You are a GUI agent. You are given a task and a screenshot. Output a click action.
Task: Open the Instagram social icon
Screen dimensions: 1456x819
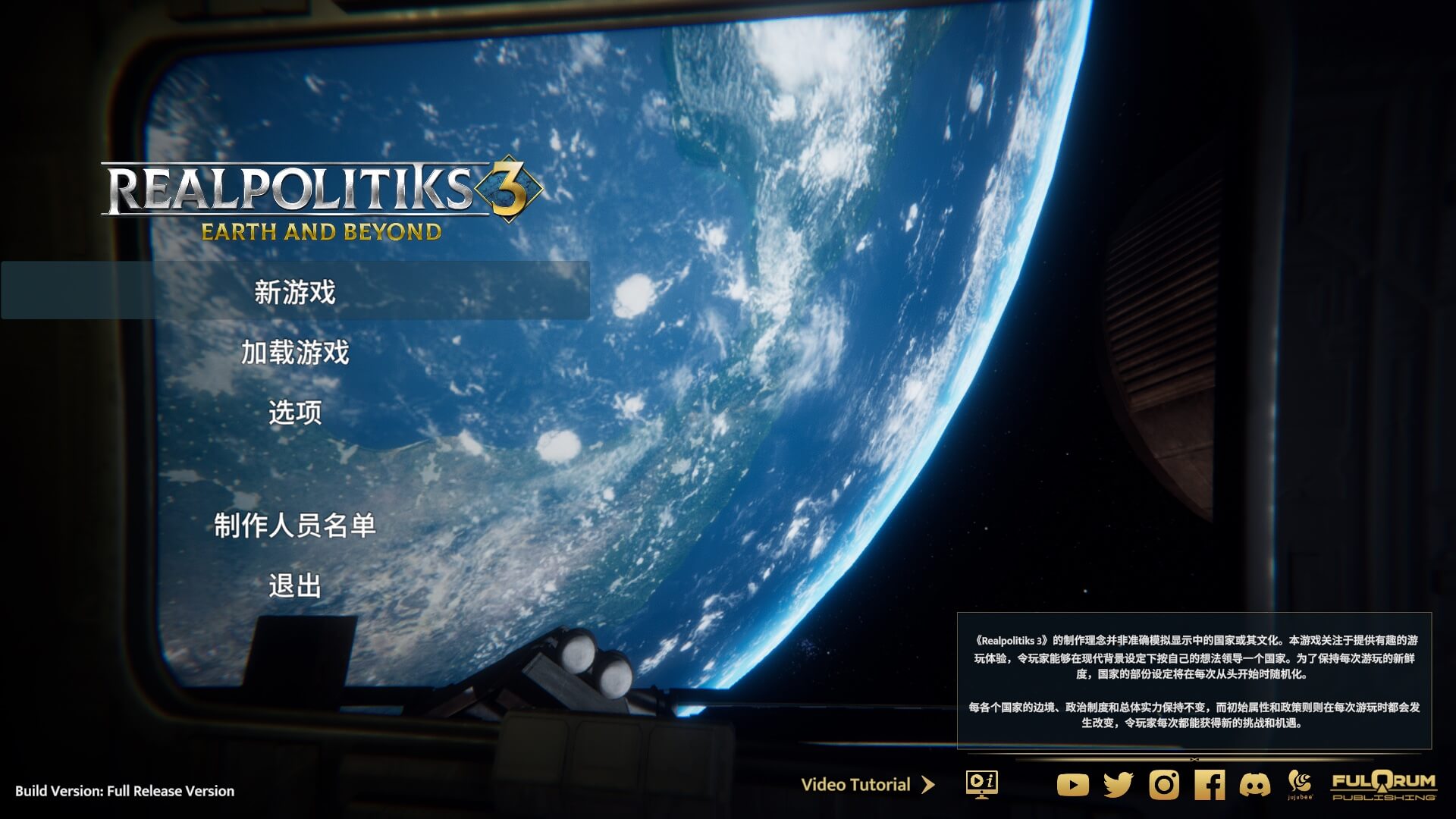(x=1166, y=786)
